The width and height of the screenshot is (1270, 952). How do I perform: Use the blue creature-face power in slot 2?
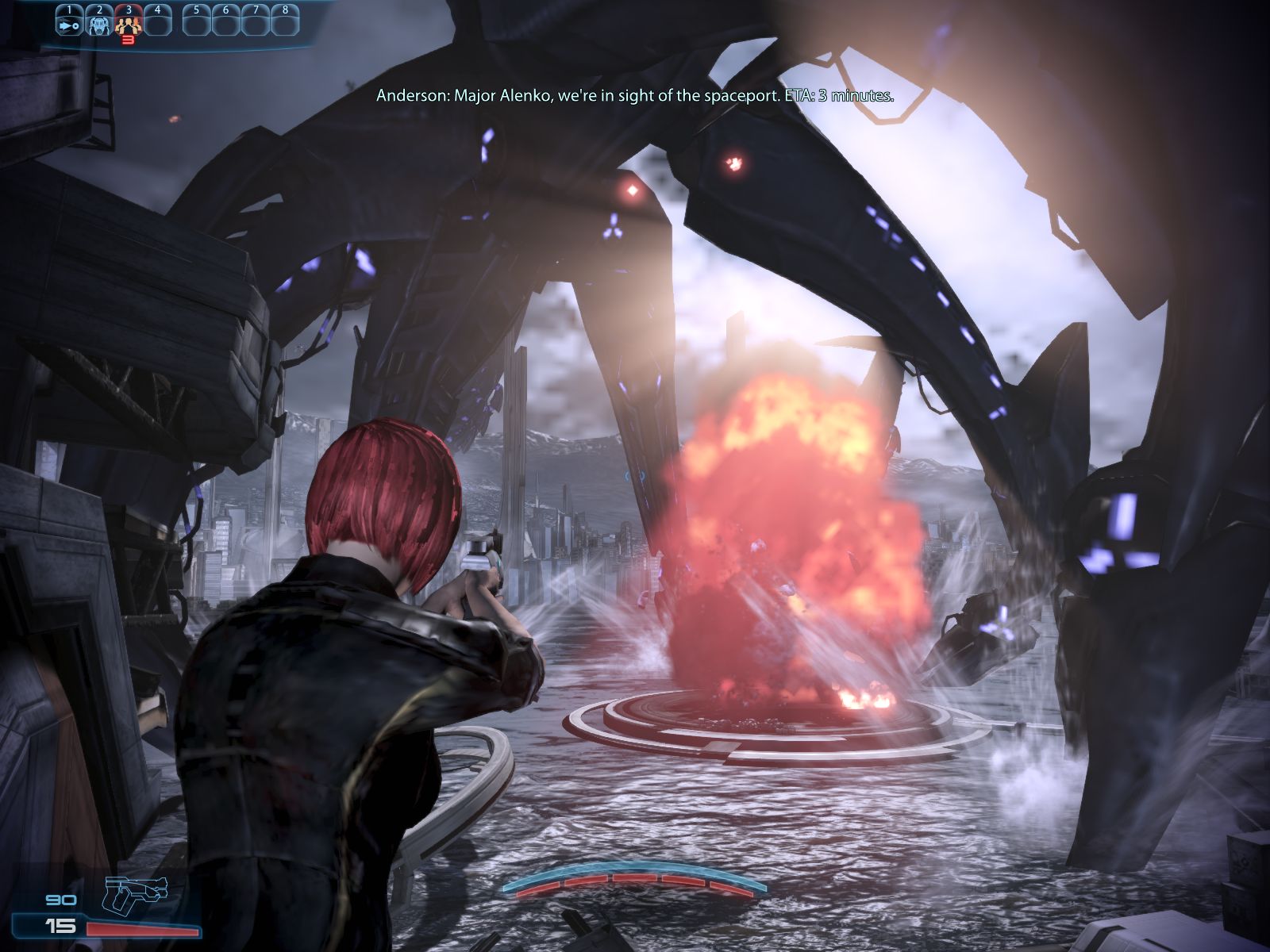(98, 23)
